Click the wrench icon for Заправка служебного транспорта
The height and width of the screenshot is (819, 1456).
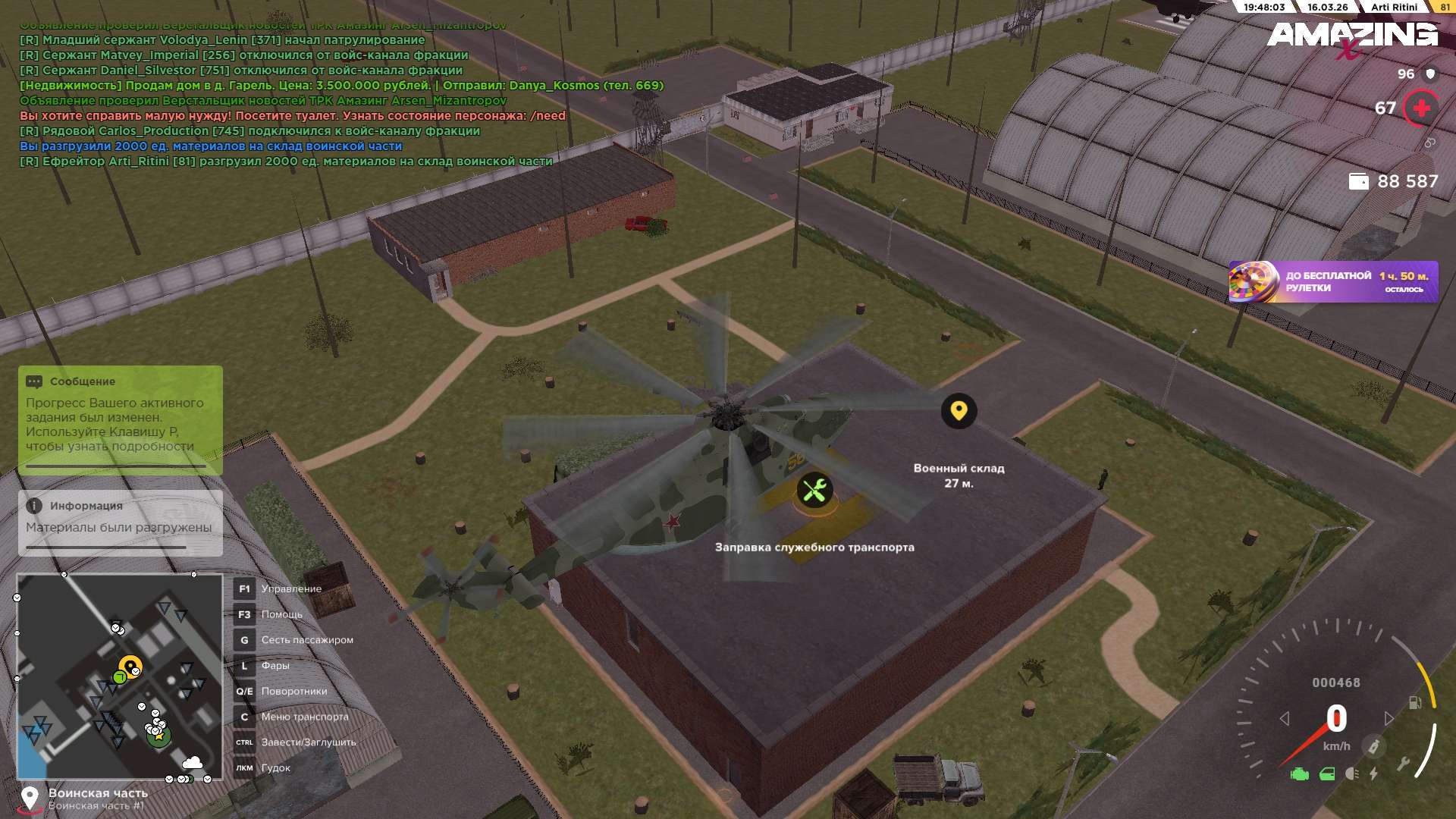814,491
